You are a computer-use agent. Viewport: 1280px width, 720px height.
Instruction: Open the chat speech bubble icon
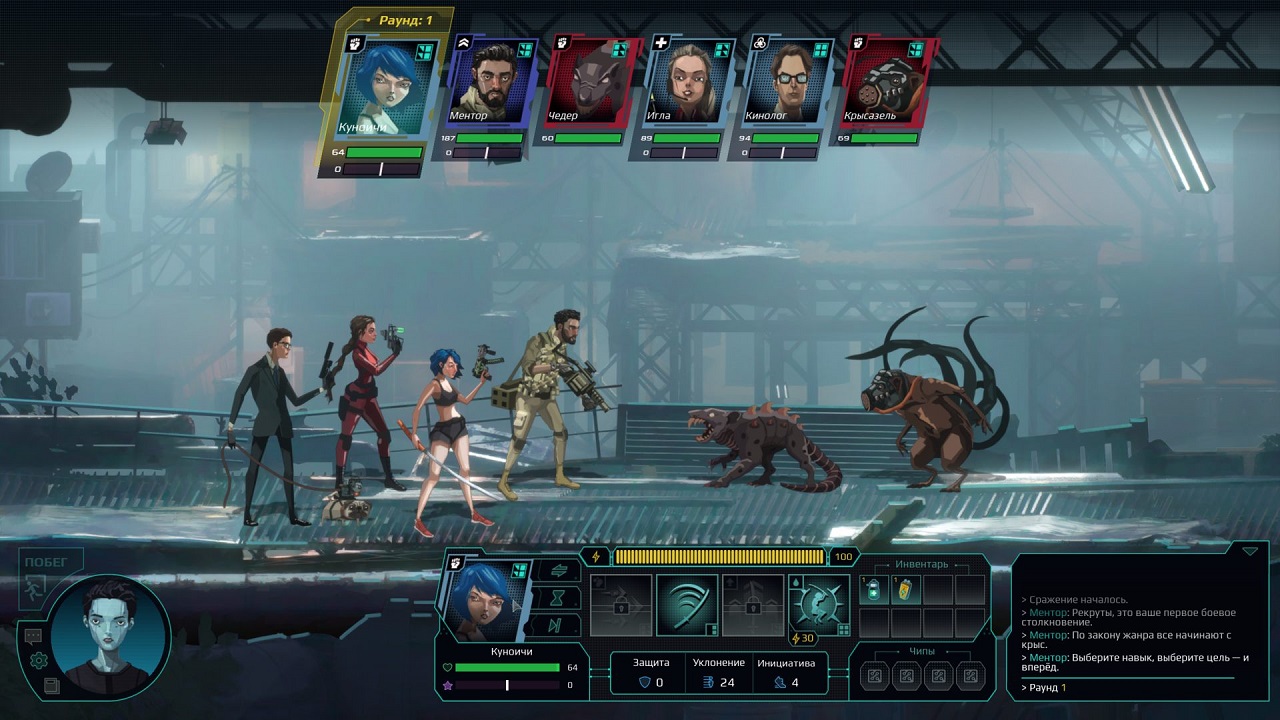pyautogui.click(x=34, y=636)
